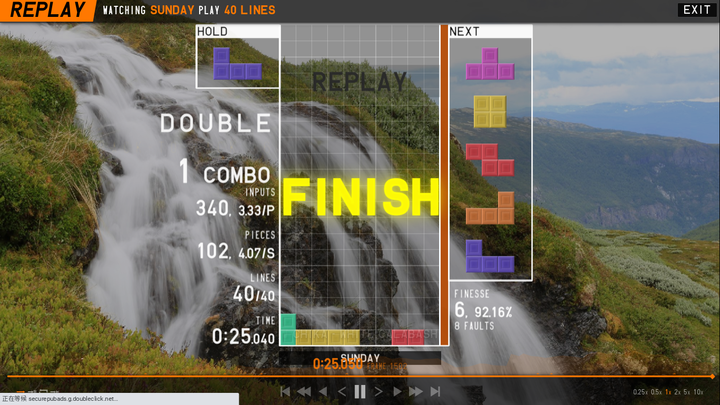Skip to the end of the replay
This screenshot has width=720, height=405.
(x=435, y=392)
